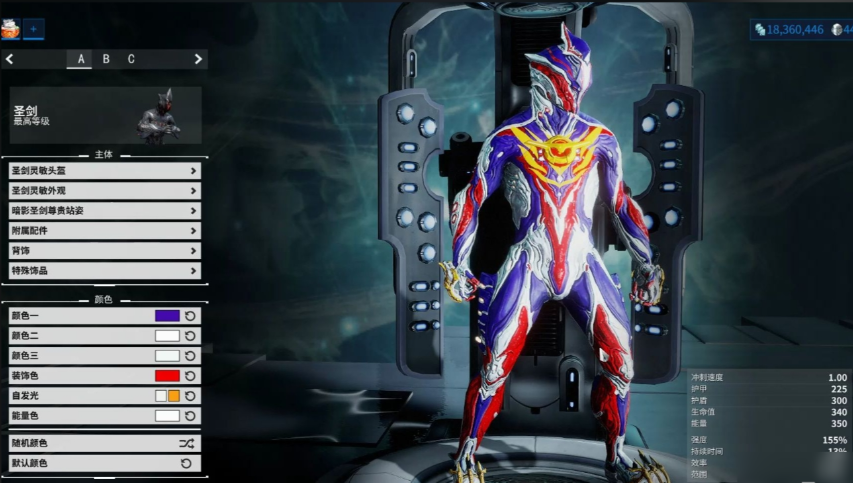Screen dimensions: 853x483
Task: Reset 颜色三 with its revert icon
Action: 190,356
